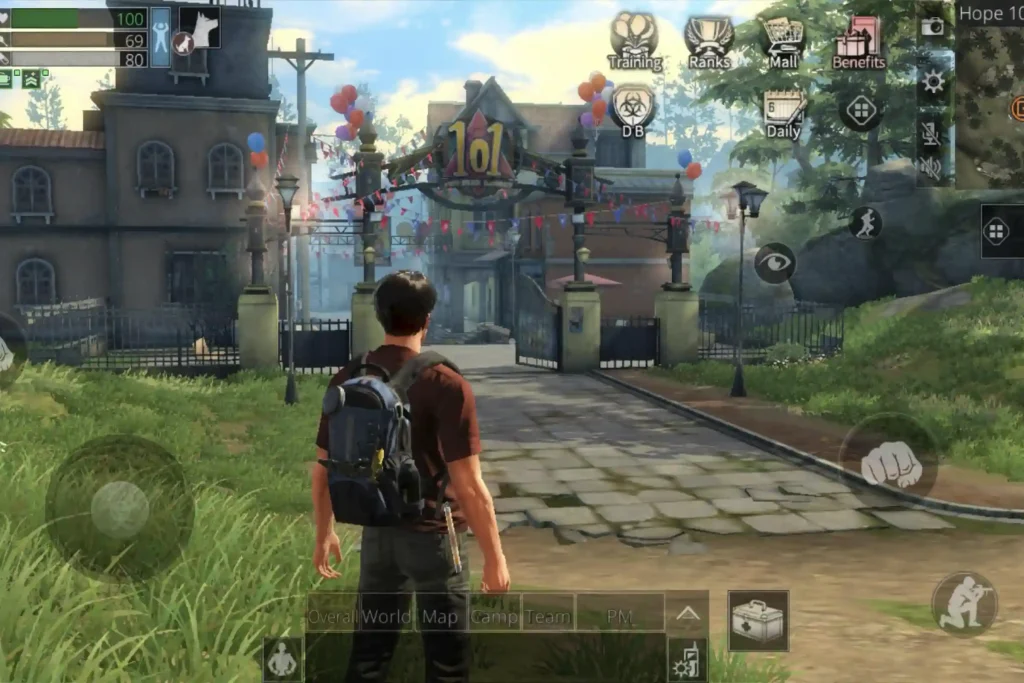
Task: Expand the chat with the up arrow
Action: click(687, 615)
